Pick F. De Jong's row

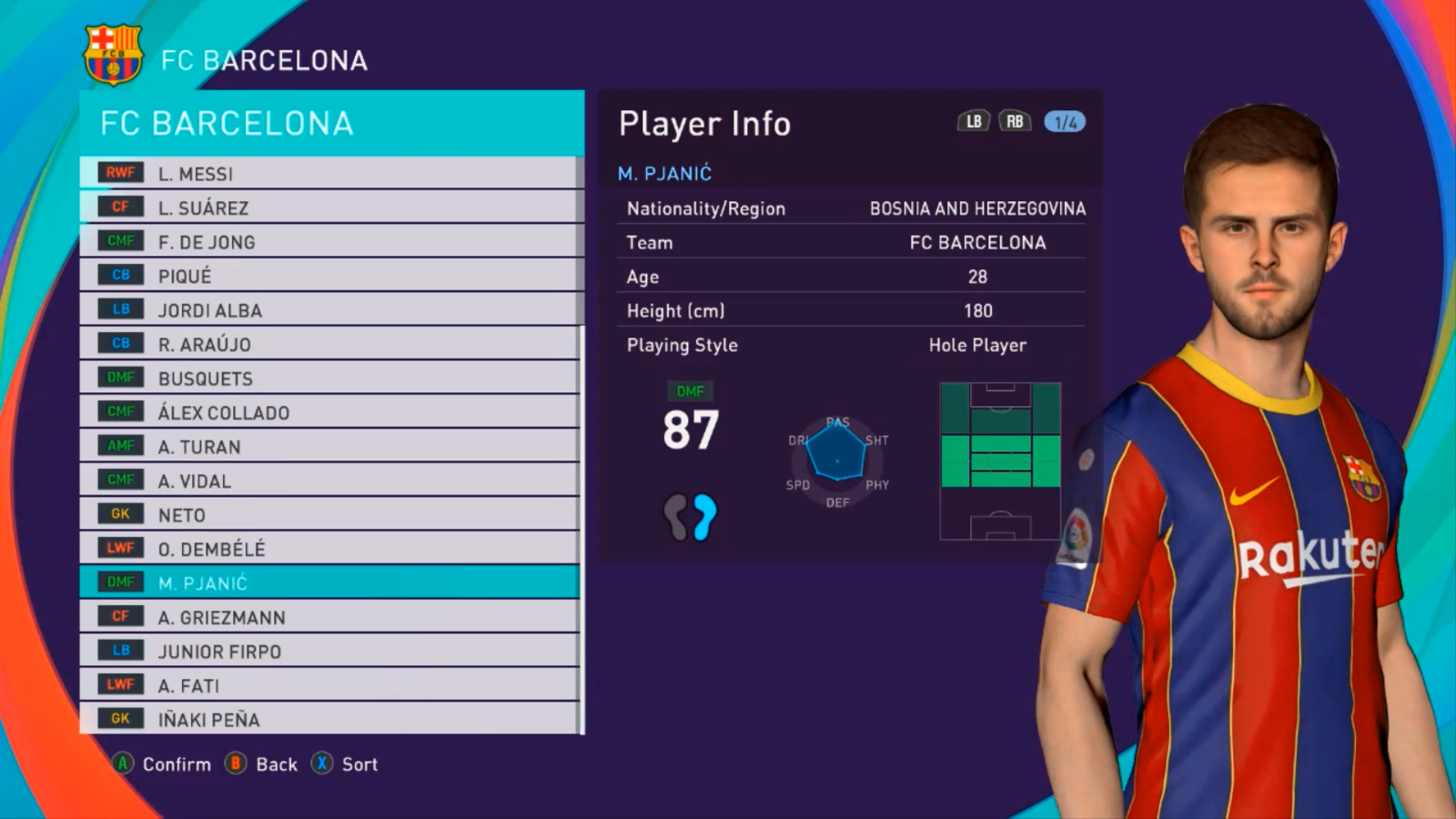point(328,241)
